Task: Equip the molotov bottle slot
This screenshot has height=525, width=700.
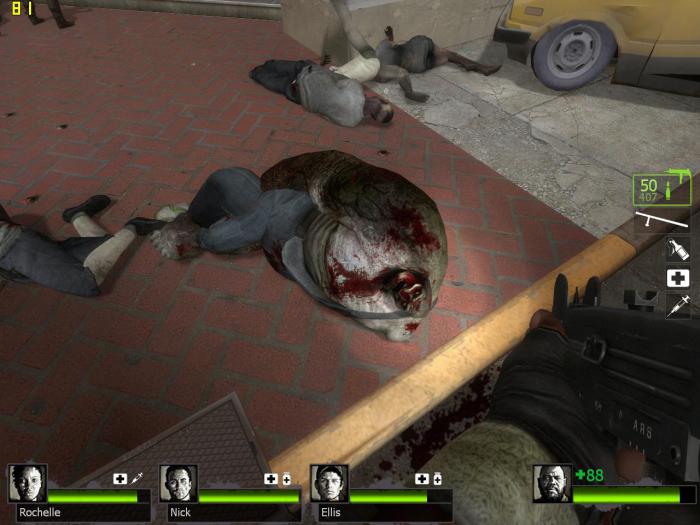Action: [678, 250]
